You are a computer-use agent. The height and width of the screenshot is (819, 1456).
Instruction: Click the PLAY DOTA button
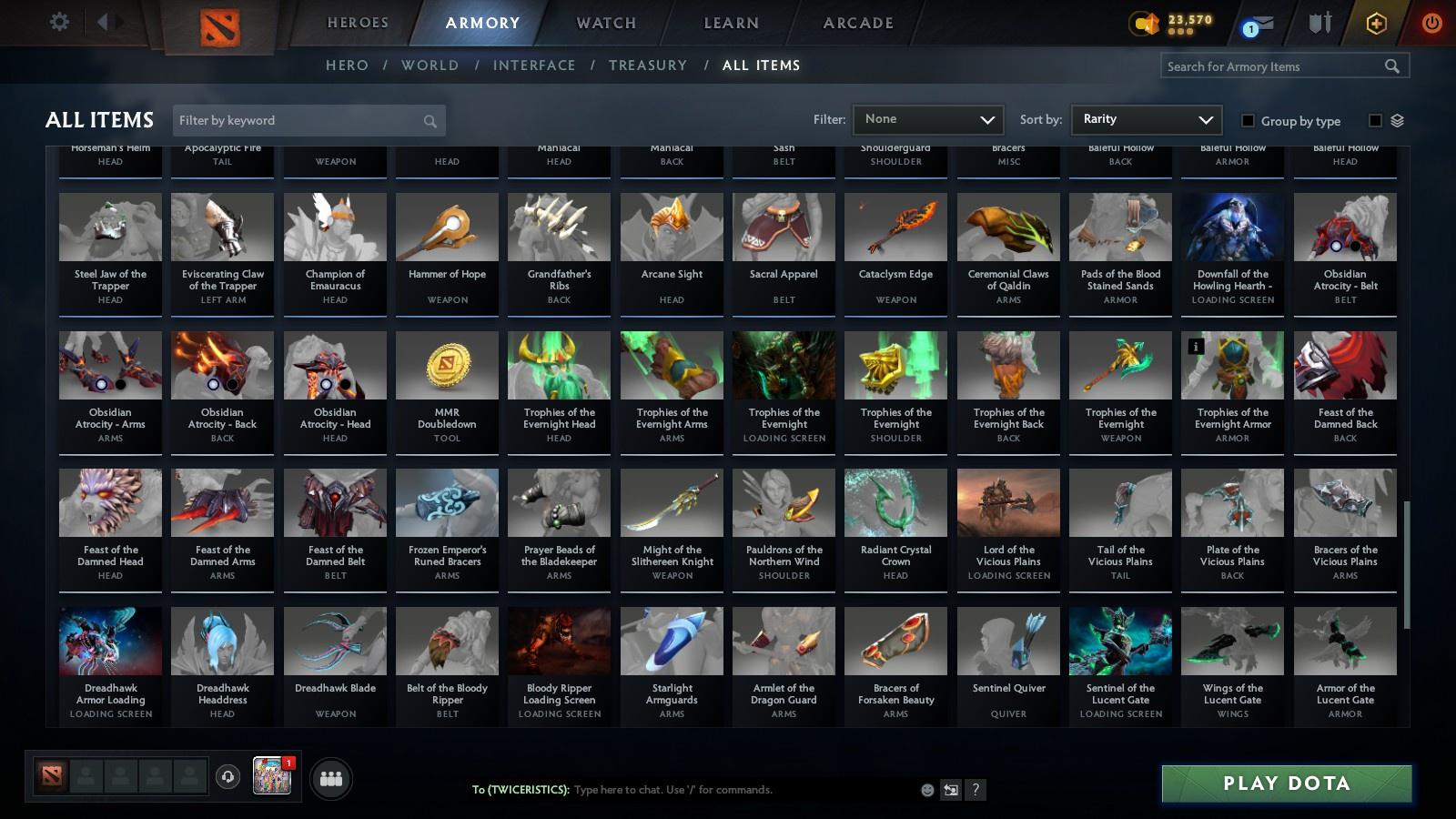coord(1284,783)
